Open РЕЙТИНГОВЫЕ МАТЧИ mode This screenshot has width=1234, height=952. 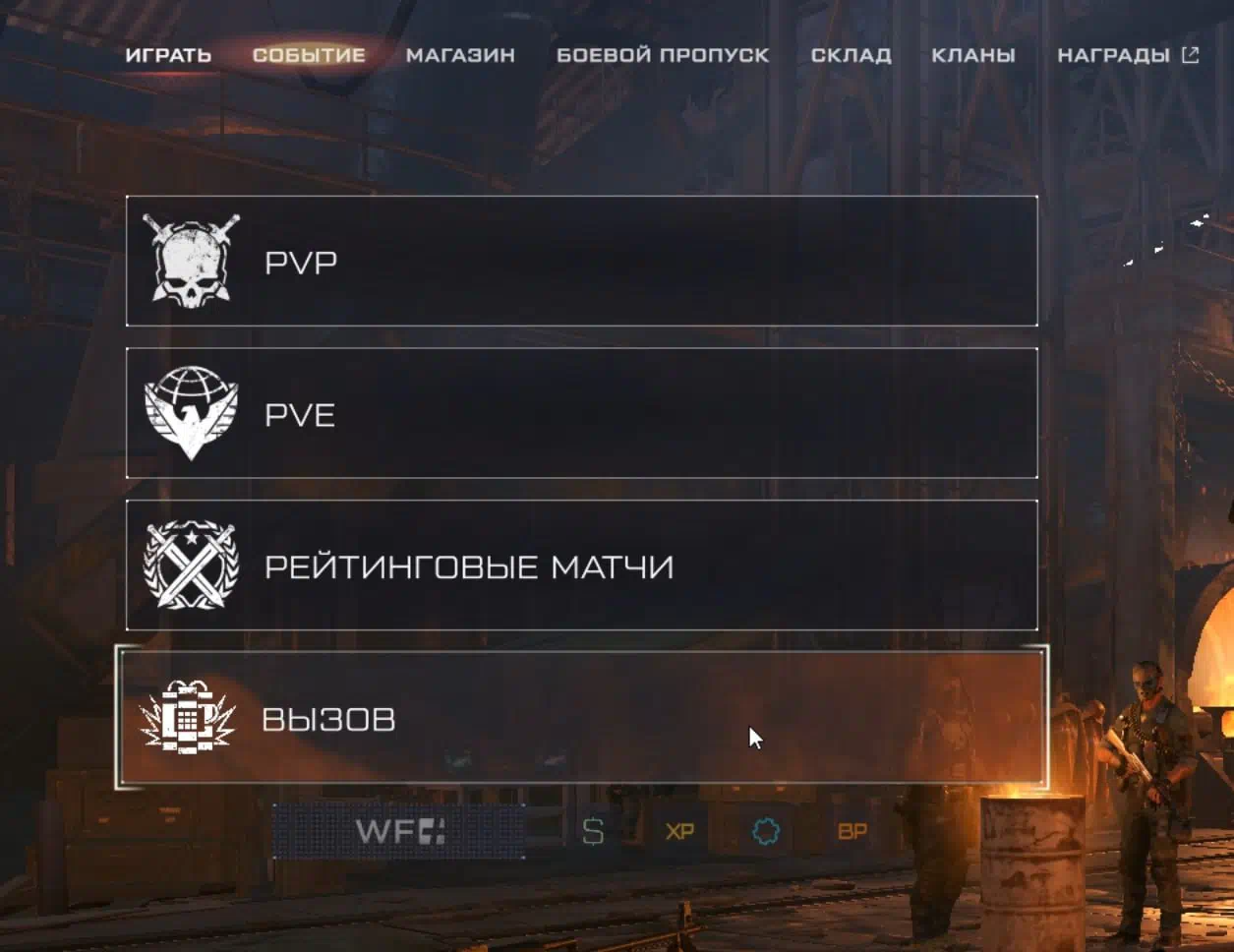[x=581, y=565]
